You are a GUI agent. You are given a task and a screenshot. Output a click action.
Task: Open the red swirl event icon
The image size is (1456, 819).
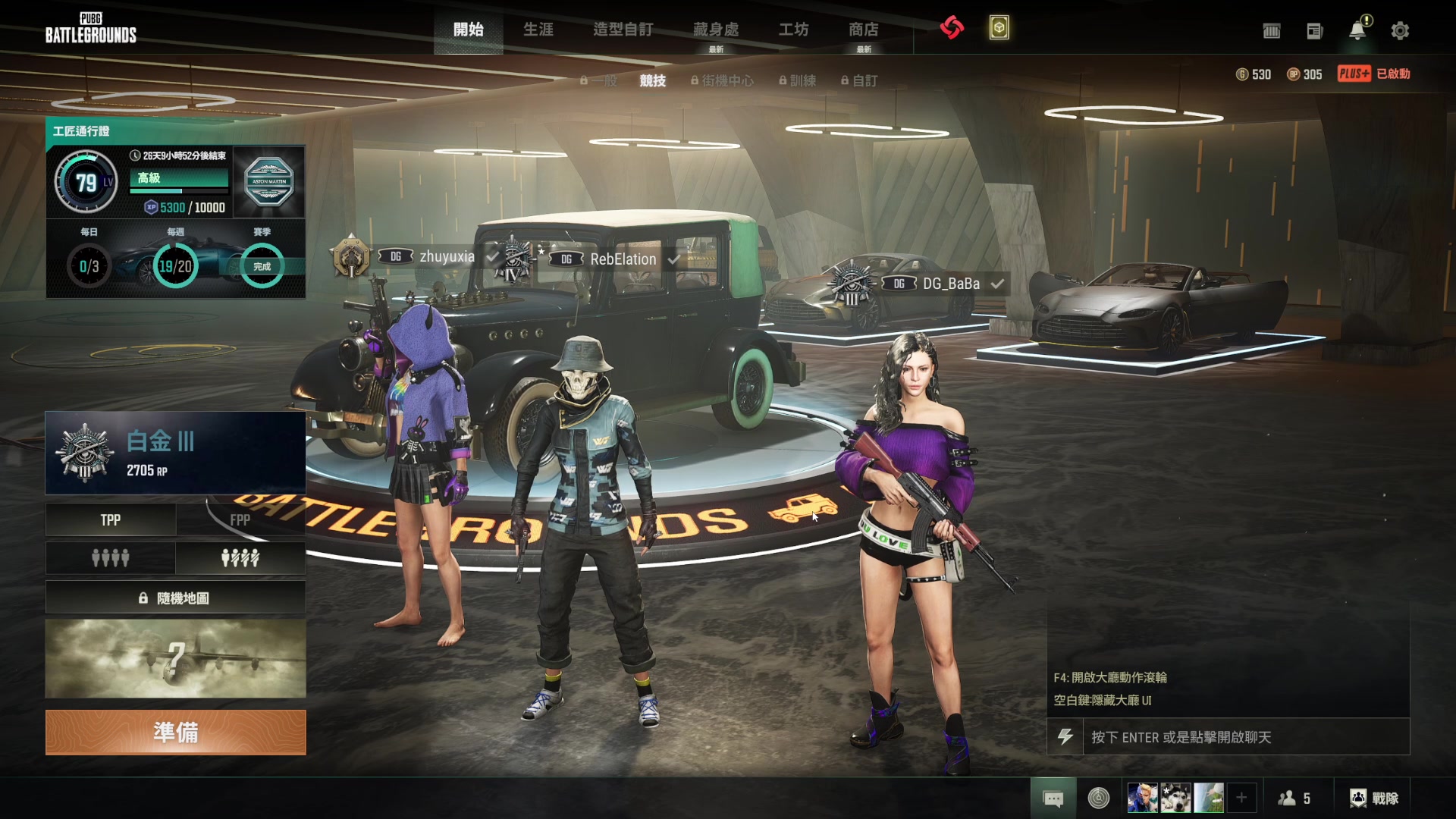(952, 28)
